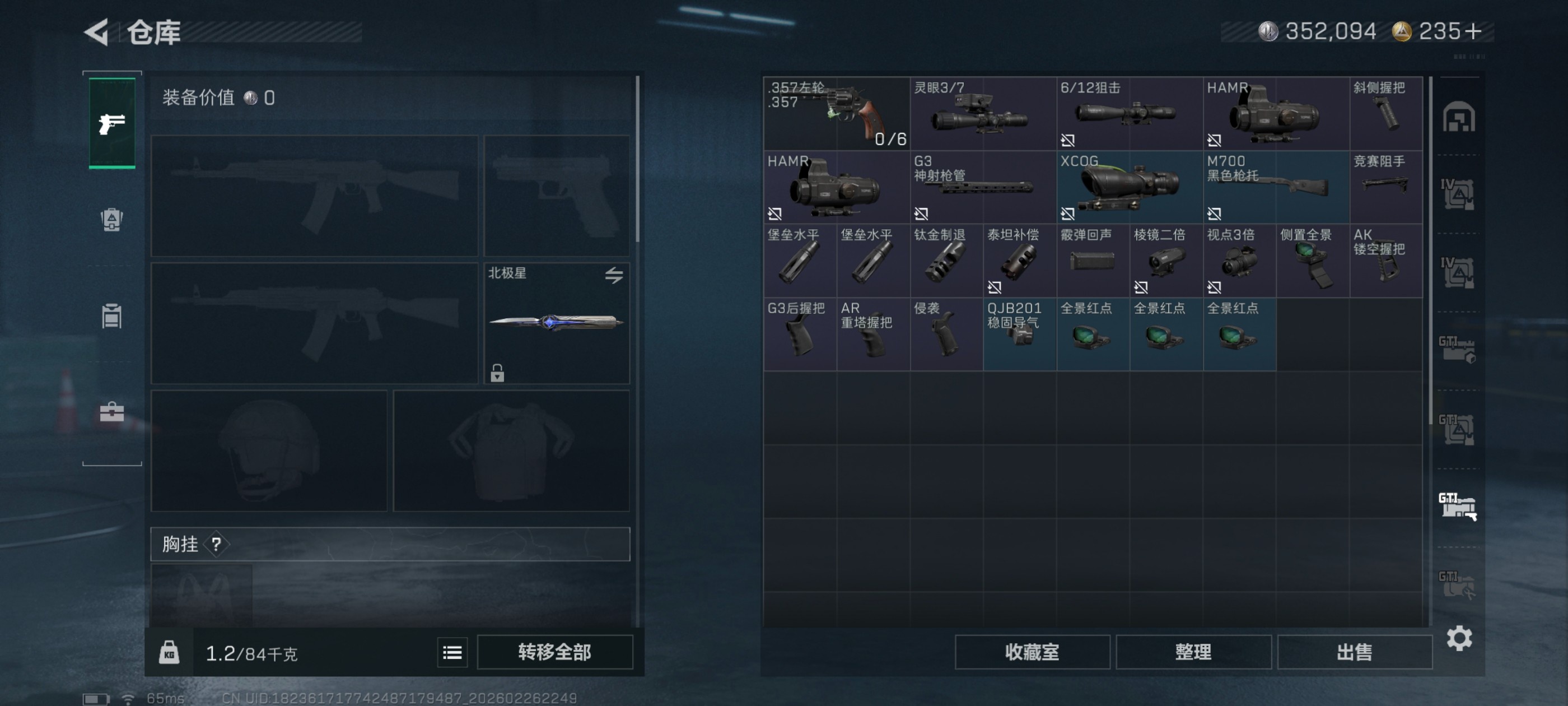Toggle the list view icon

(452, 652)
